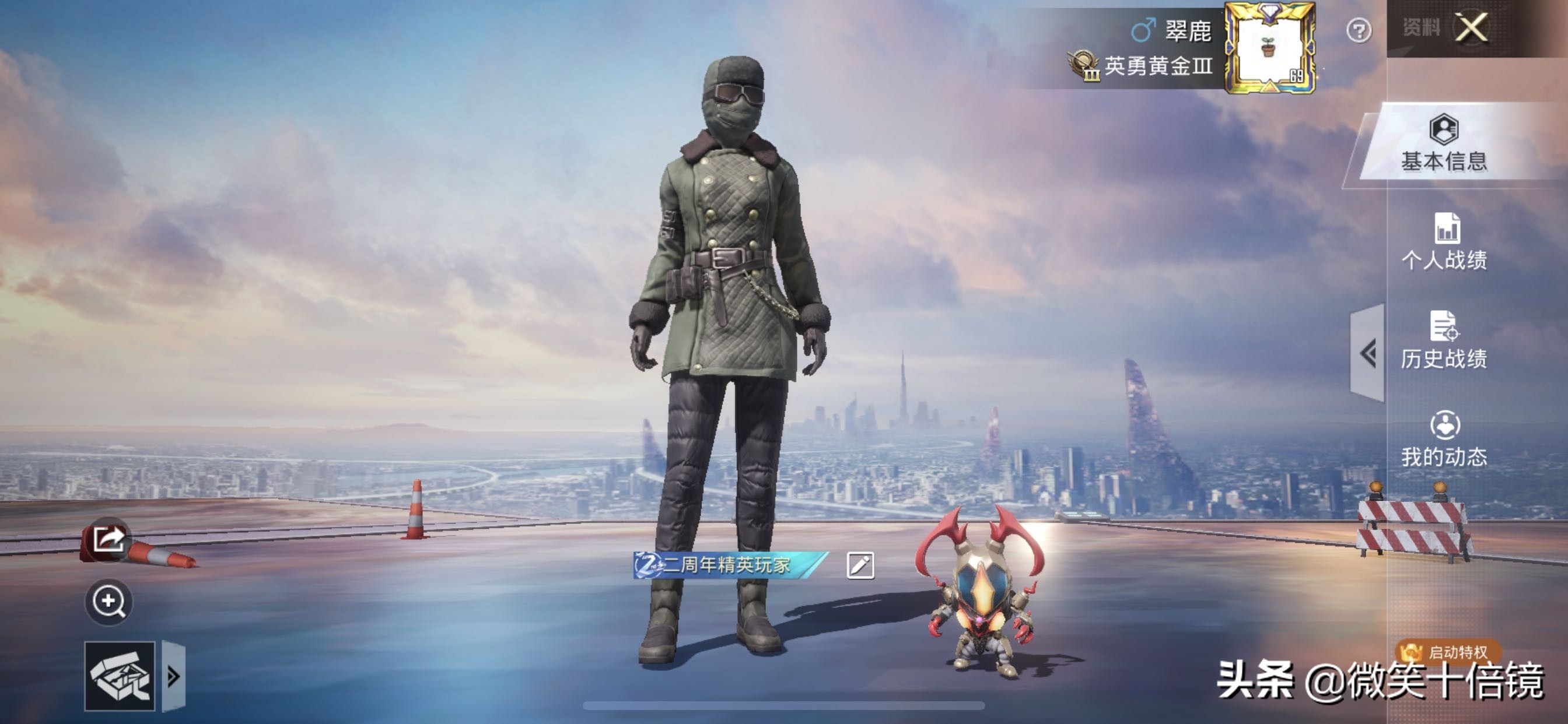
Task: Edit the 二周年精英玩家 title with the pencil
Action: coord(860,565)
